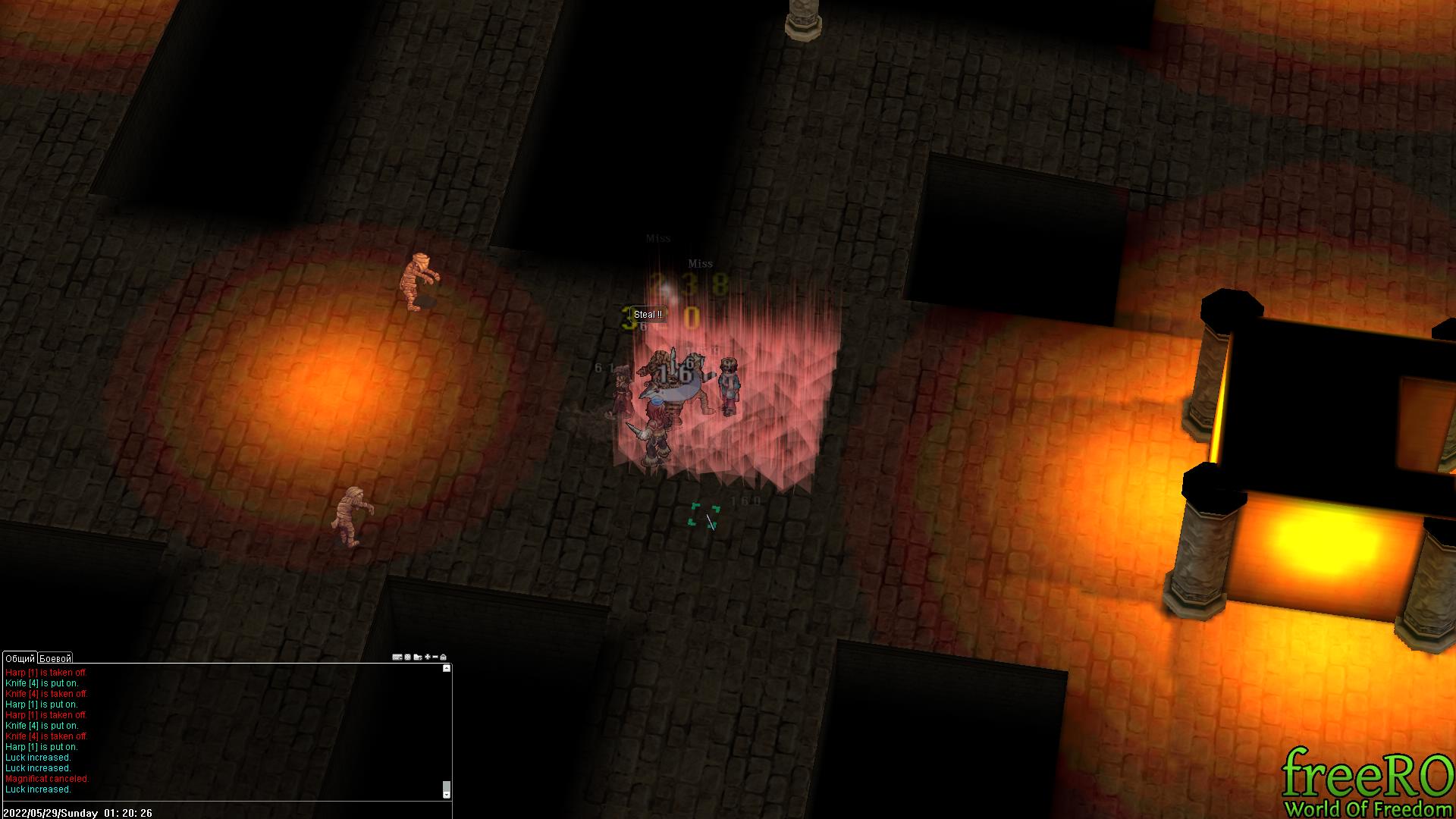Click the plus icon to enlarge chat
Viewport: 1456px width, 819px height.
pos(428,657)
